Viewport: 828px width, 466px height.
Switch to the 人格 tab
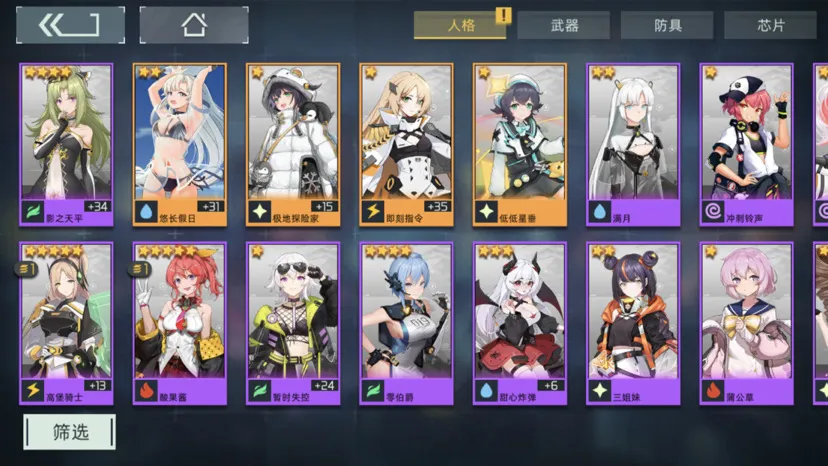point(459,25)
